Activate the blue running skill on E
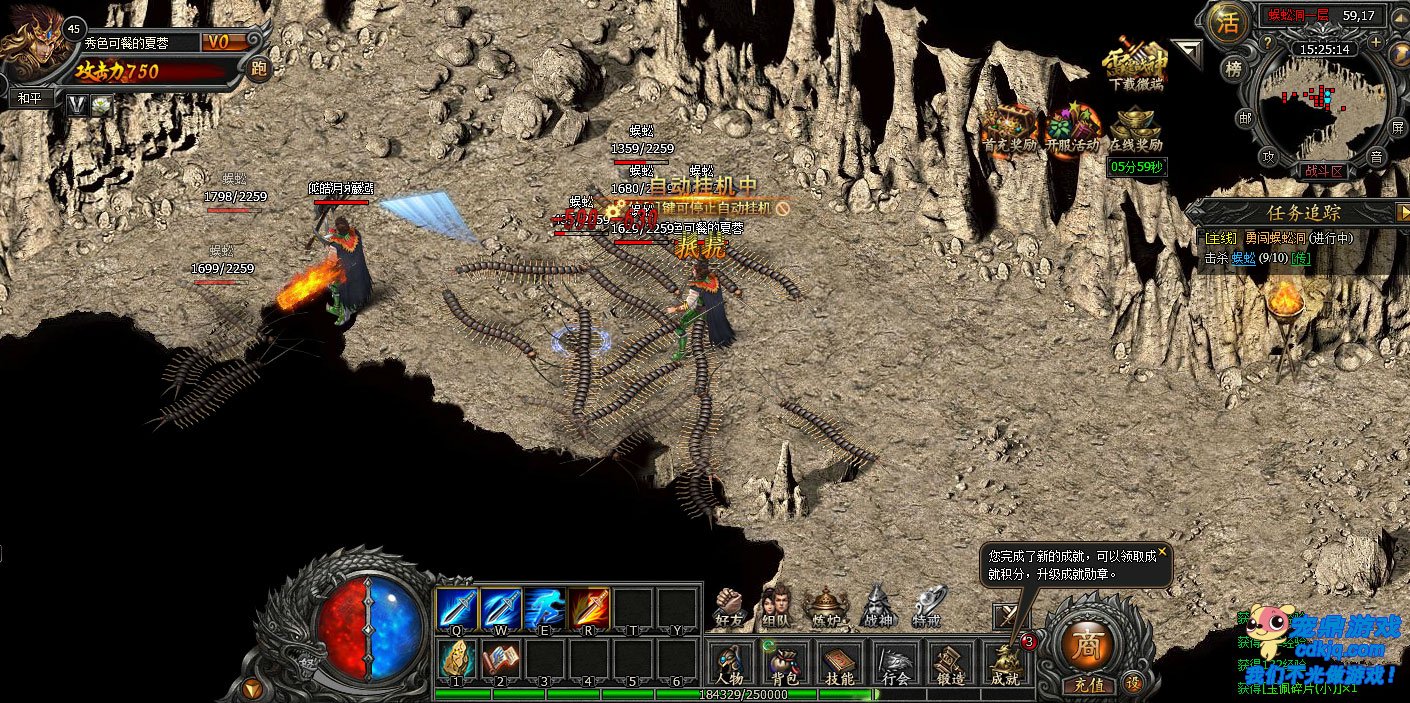1410x703 pixels. pyautogui.click(x=544, y=607)
